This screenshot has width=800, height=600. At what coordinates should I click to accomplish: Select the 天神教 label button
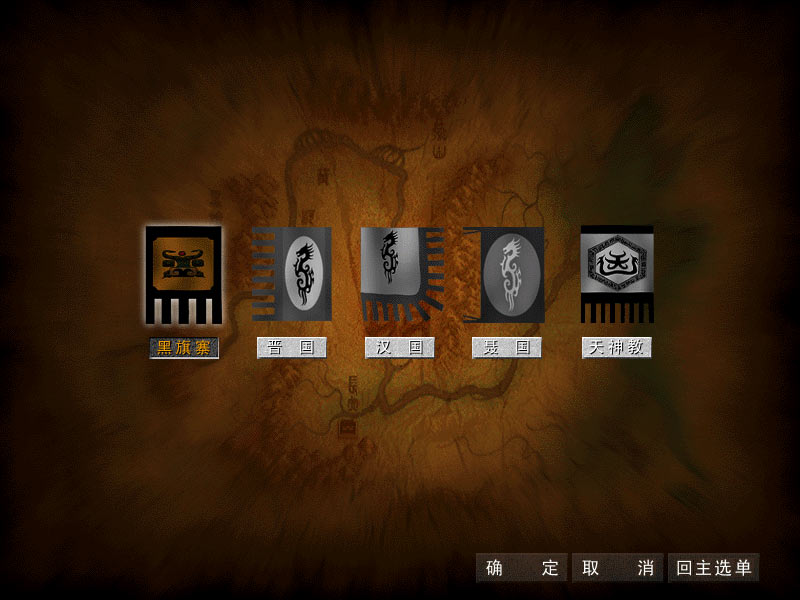[616, 348]
